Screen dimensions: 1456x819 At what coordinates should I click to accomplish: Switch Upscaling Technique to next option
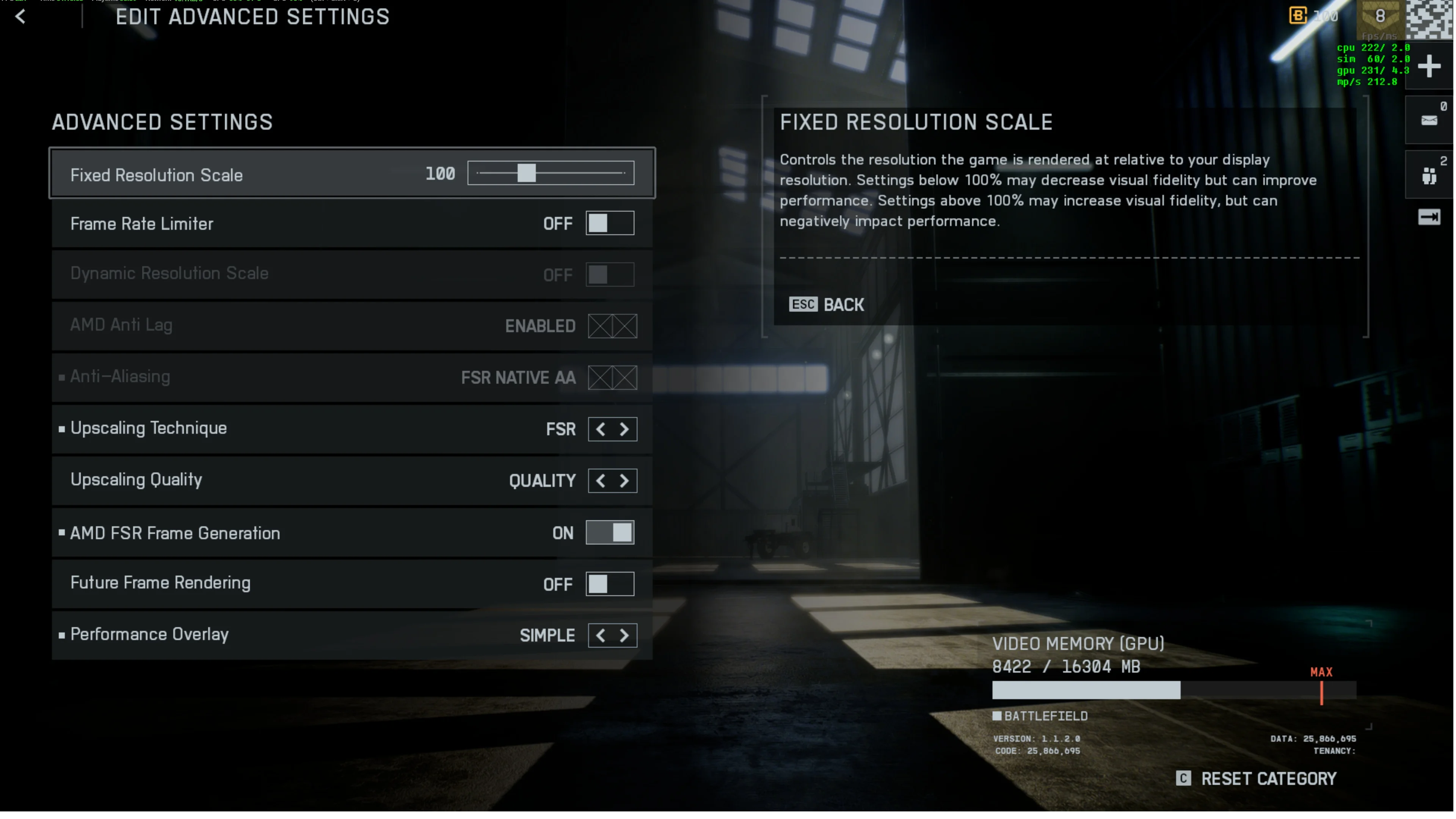point(624,430)
